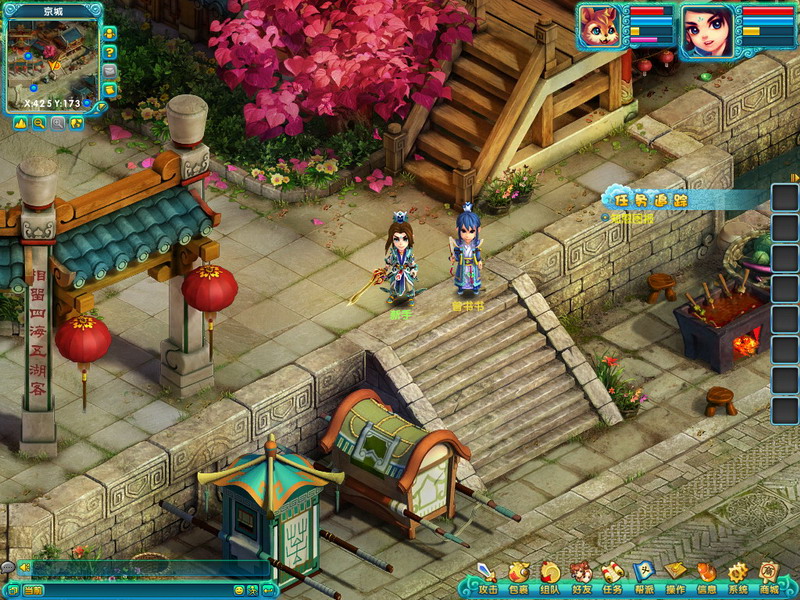
Task: Open the 信息 (Info) gourd panel
Action: pyautogui.click(x=707, y=576)
